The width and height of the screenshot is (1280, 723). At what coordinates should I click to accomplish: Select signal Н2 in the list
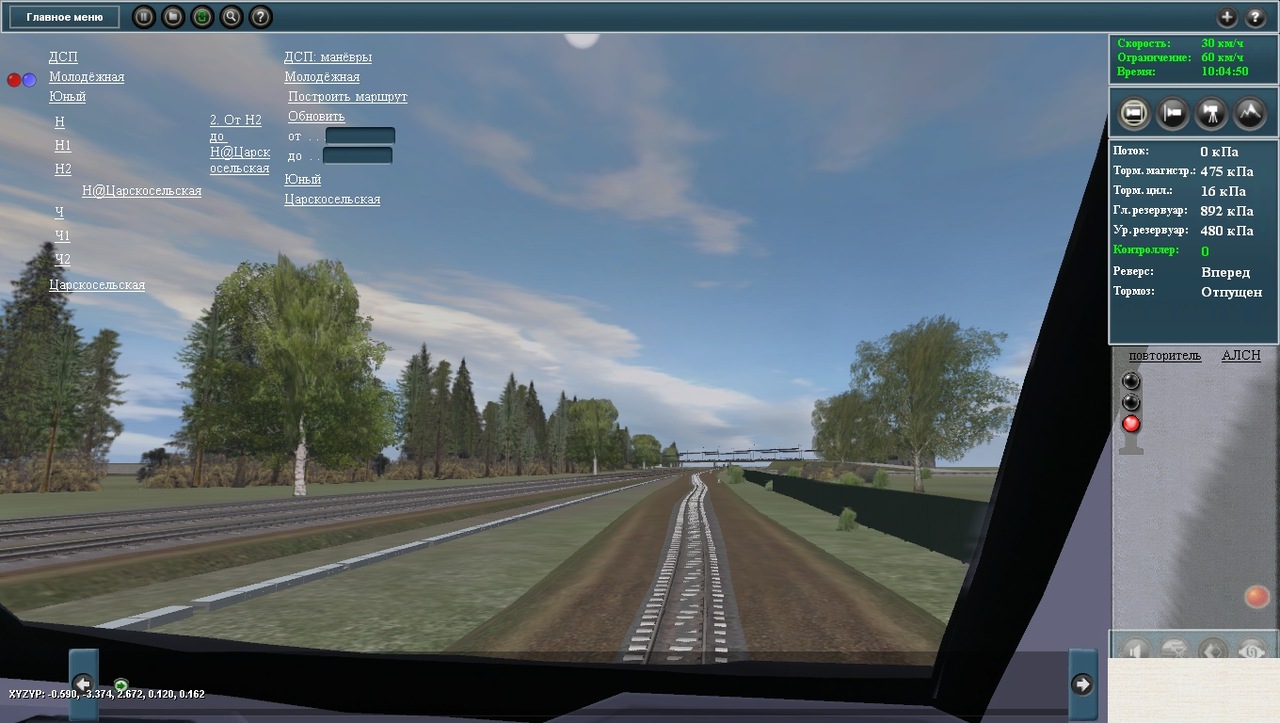click(63, 169)
